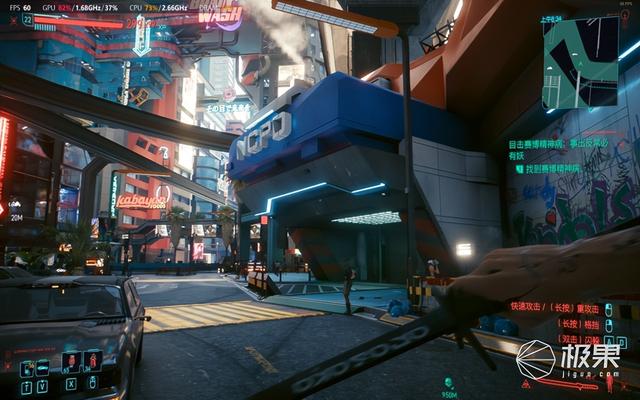Click the minimap in the corner

(579, 64)
